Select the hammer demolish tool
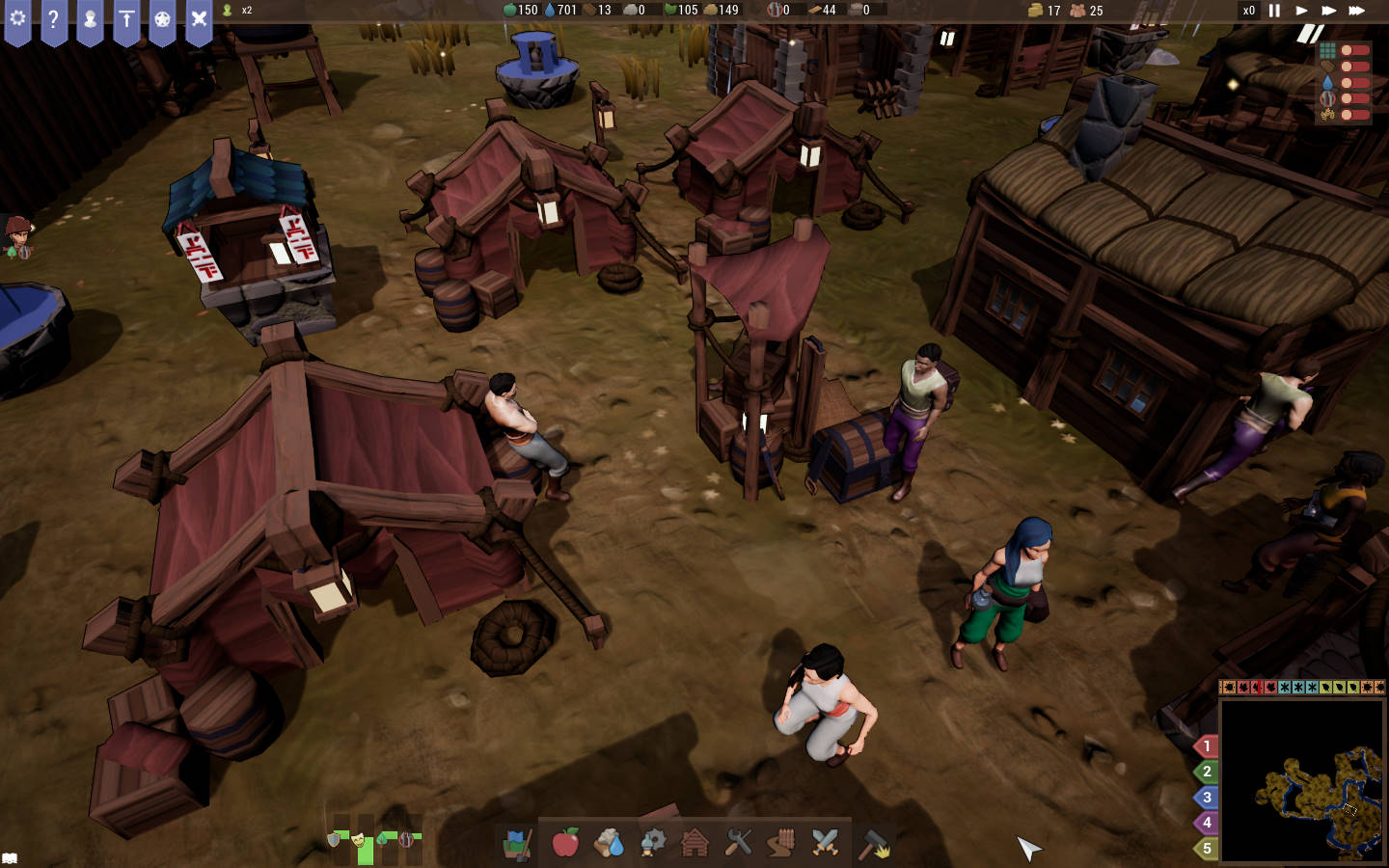Viewport: 1389px width, 868px height. coord(875,844)
